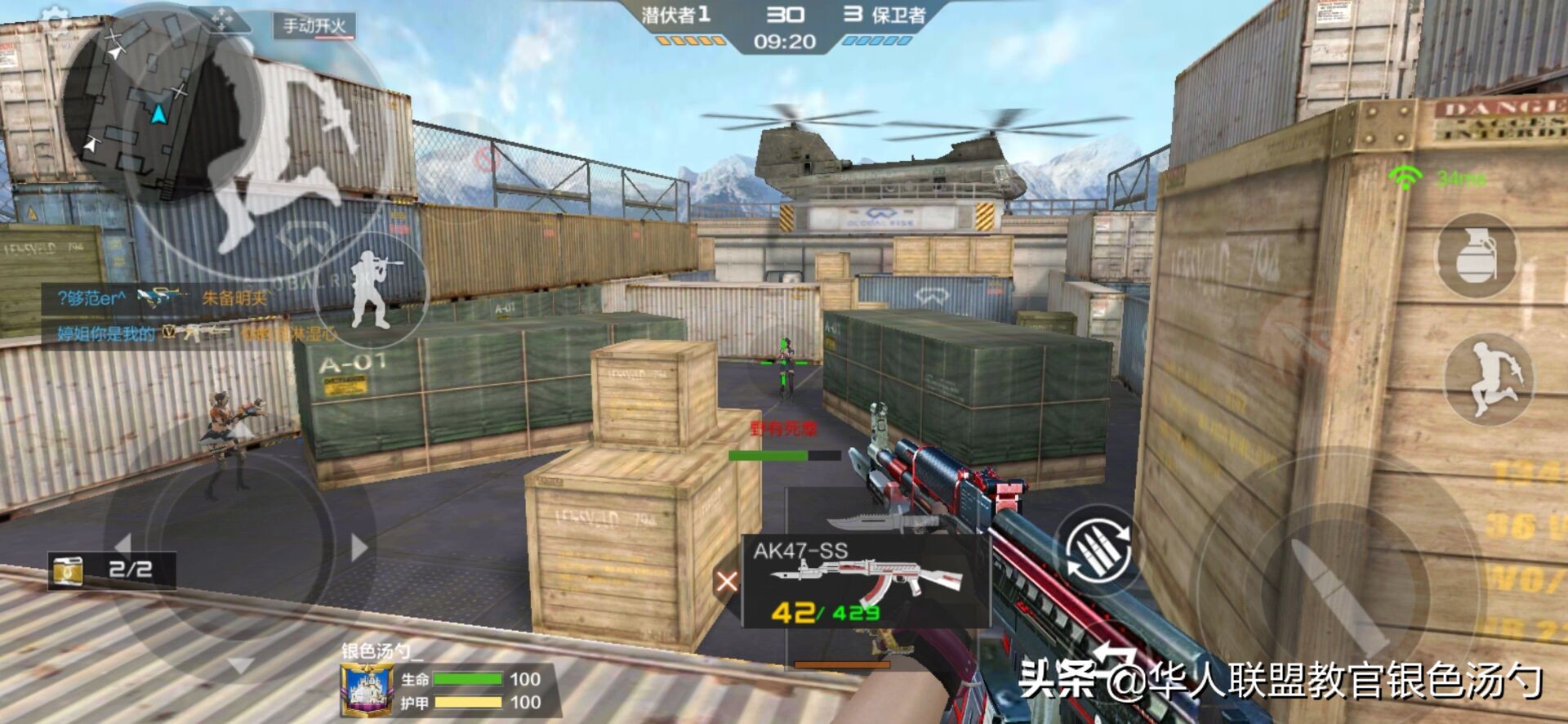Tap the aiming soldier stance icon
Screen dimensions: 1568x724
click(373, 288)
